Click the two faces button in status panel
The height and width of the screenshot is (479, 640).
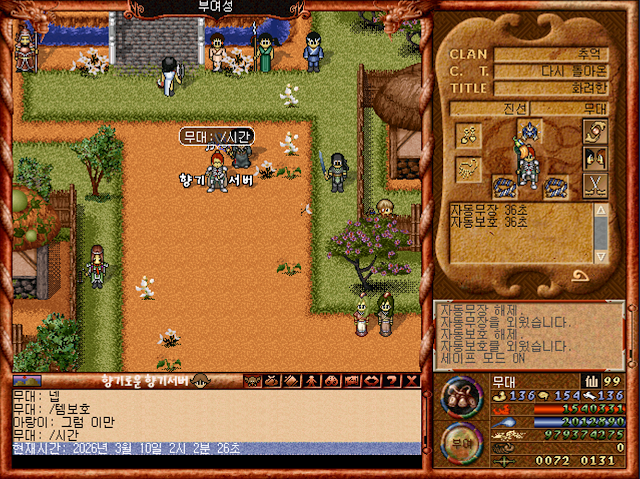596,158
